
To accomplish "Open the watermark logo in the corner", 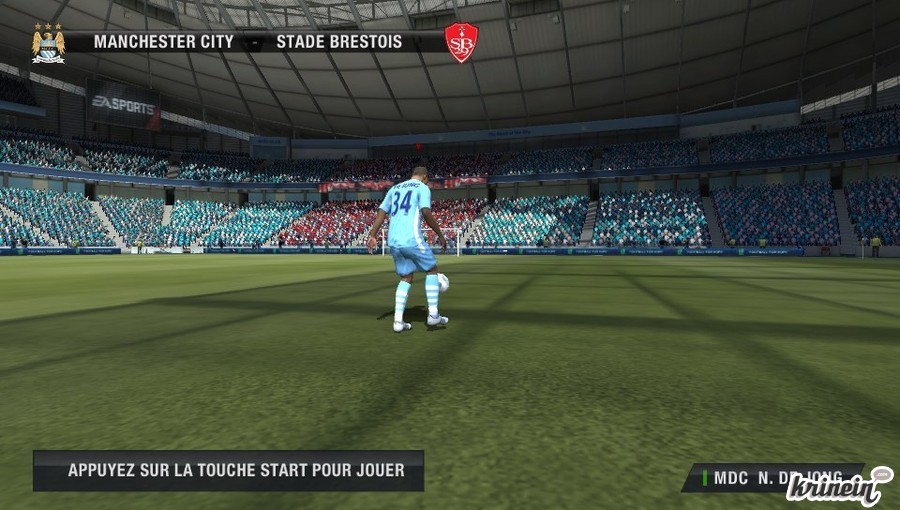I will tap(838, 487).
